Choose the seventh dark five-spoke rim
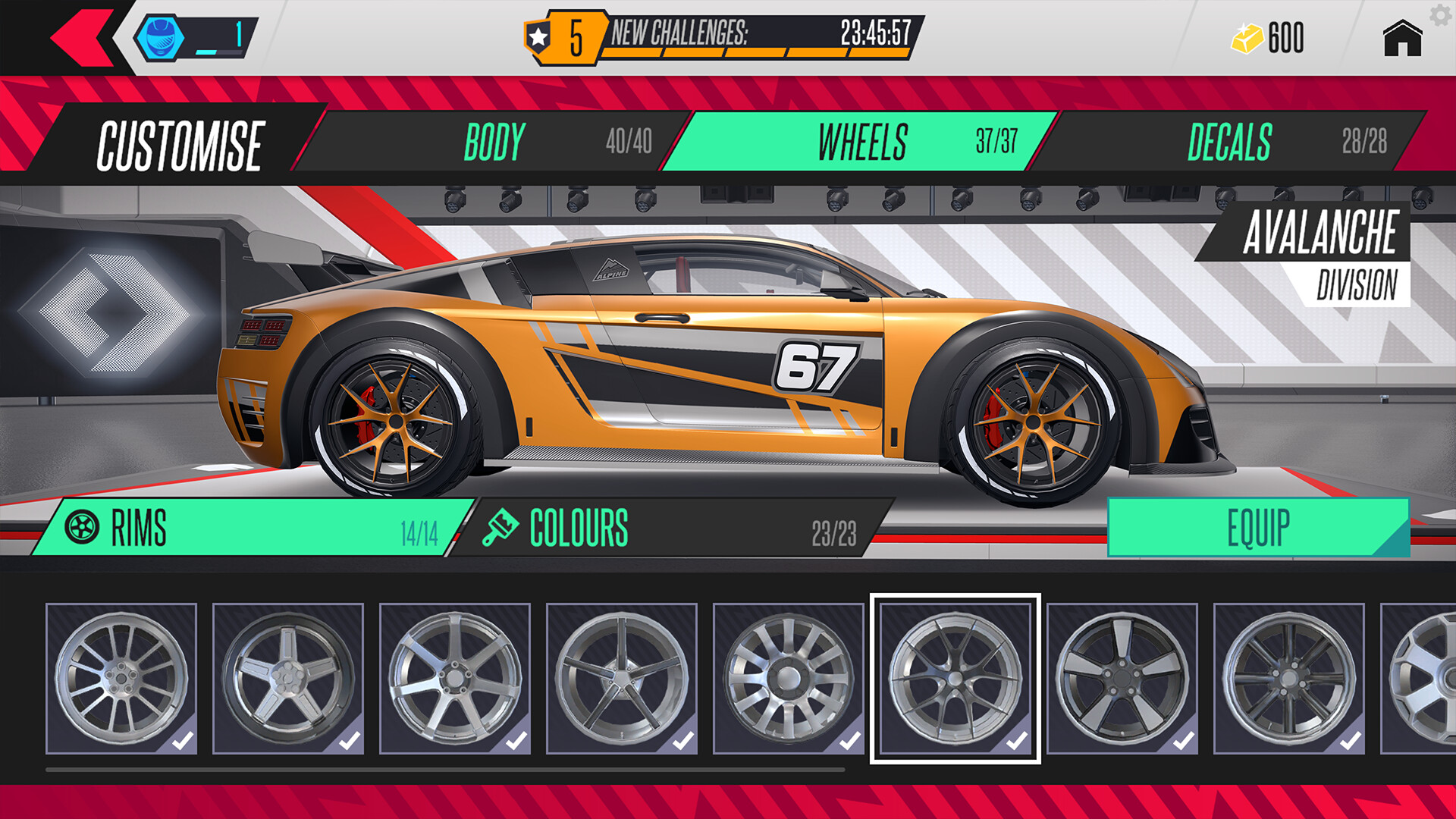1456x819 pixels. click(1122, 678)
